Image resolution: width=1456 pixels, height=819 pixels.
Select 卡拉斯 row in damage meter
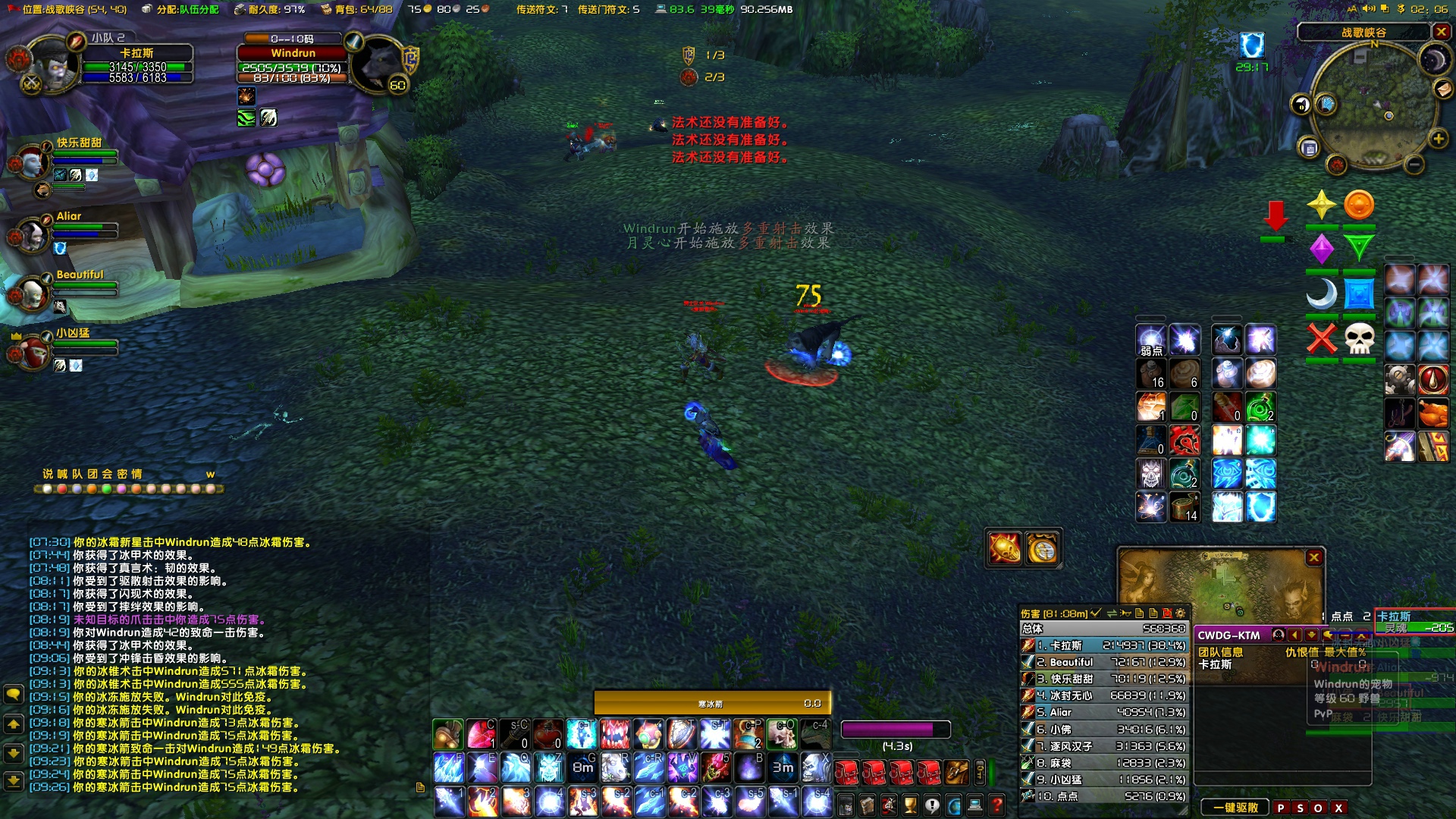1103,645
